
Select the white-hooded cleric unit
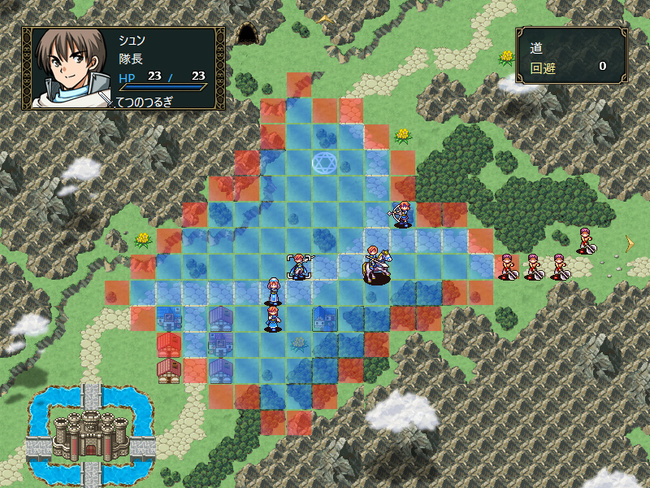(272, 291)
